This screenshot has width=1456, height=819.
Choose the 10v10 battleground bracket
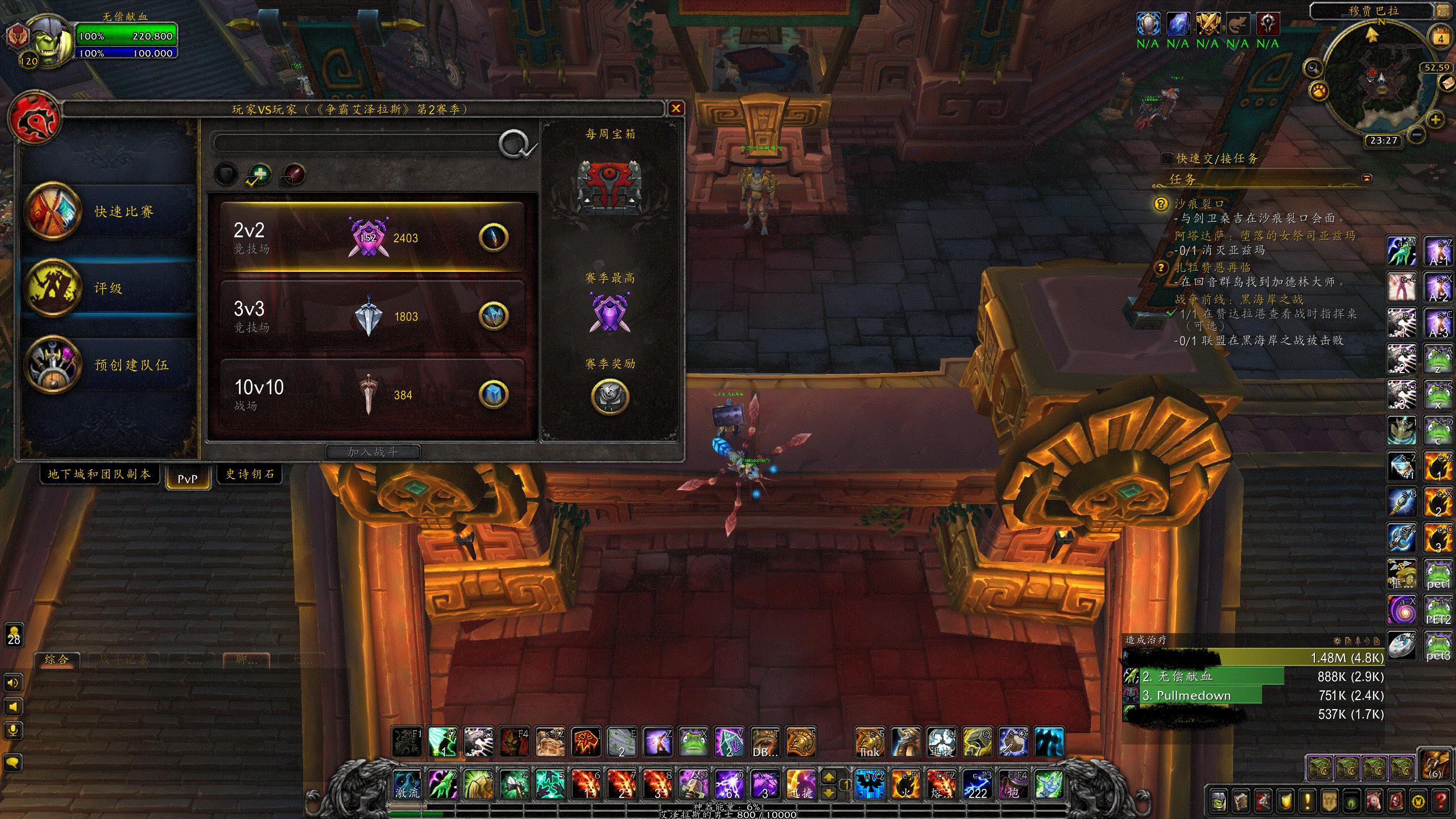click(371, 394)
